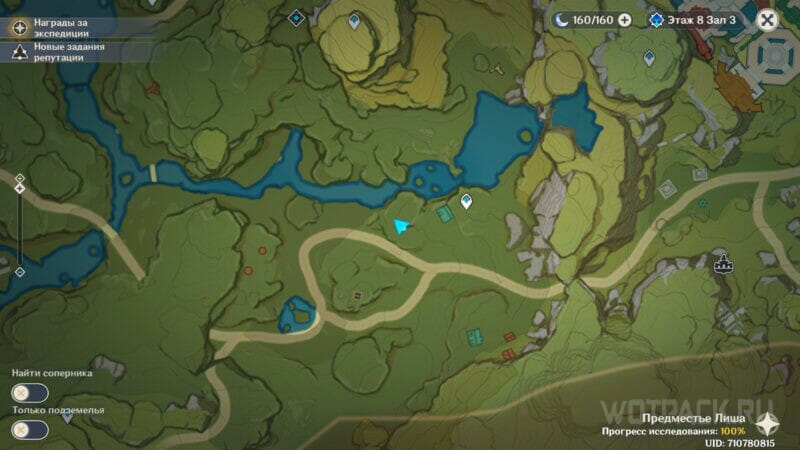Select the boat waypoint marker
Screen dimensions: 800x450
(x=723, y=264)
